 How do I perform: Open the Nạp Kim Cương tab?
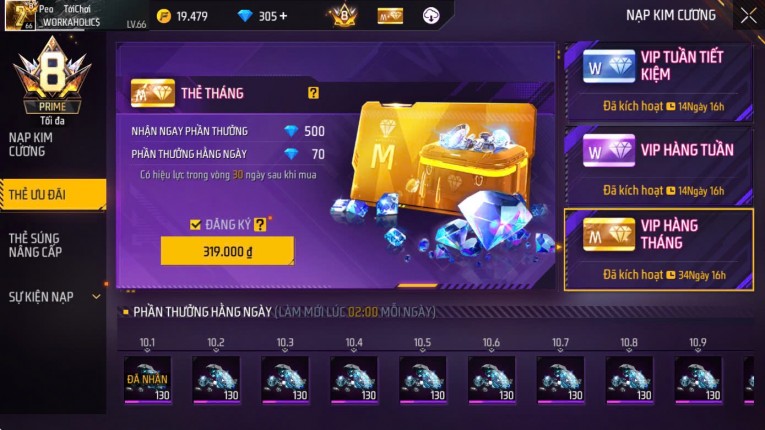pos(35,143)
